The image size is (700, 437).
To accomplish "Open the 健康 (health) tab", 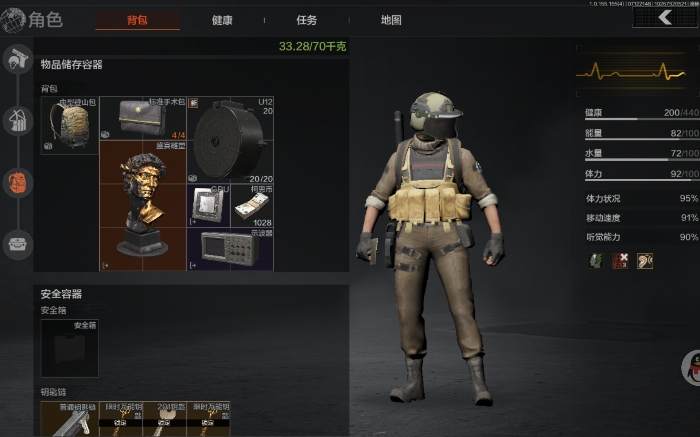I will (224, 20).
